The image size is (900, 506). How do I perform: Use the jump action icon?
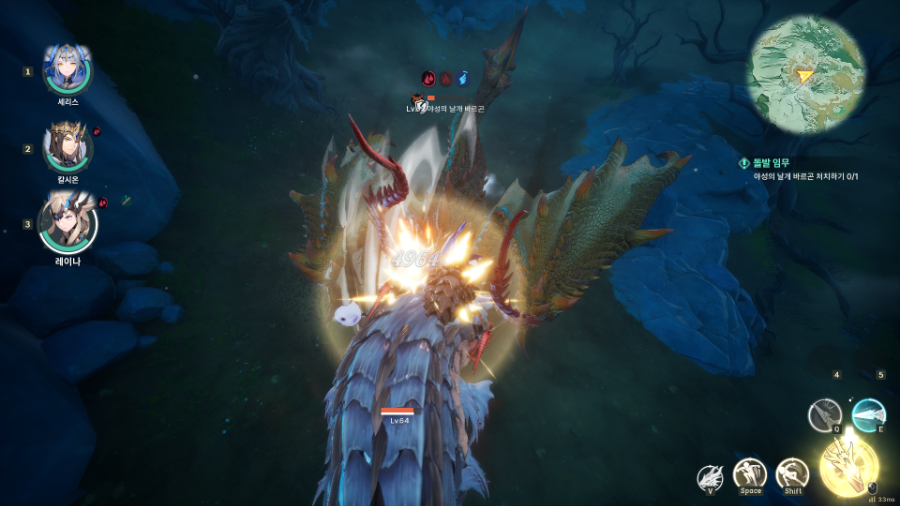[x=750, y=474]
